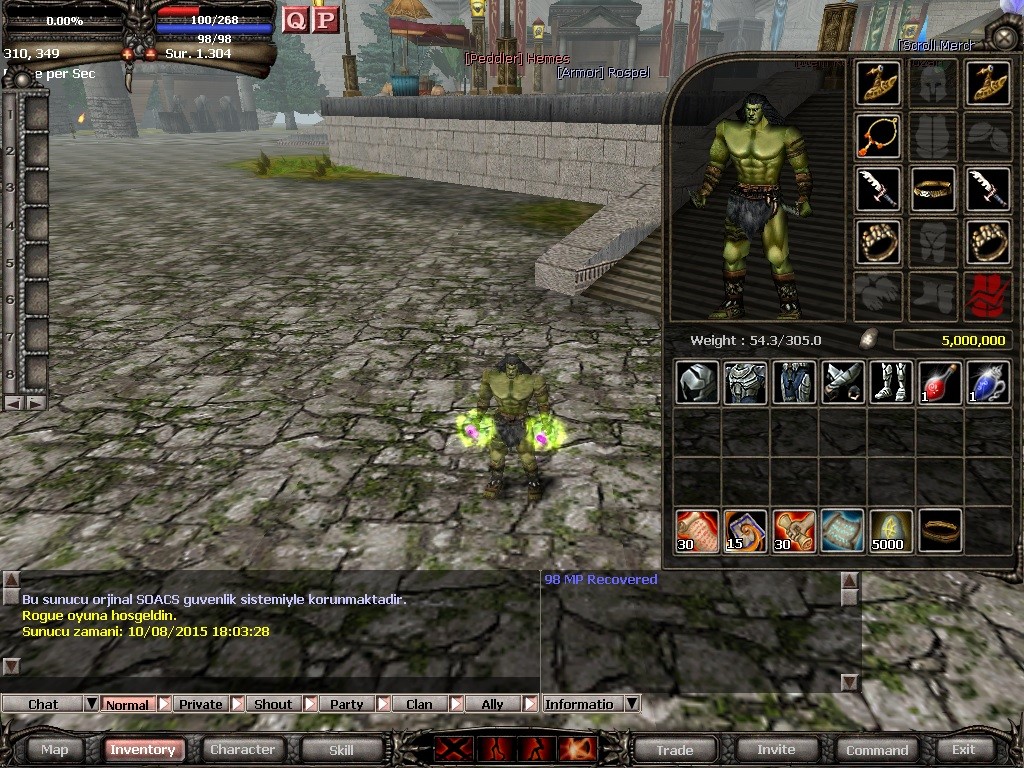Click the Exit button
Viewport: 1024px width, 768px height.
click(x=963, y=749)
